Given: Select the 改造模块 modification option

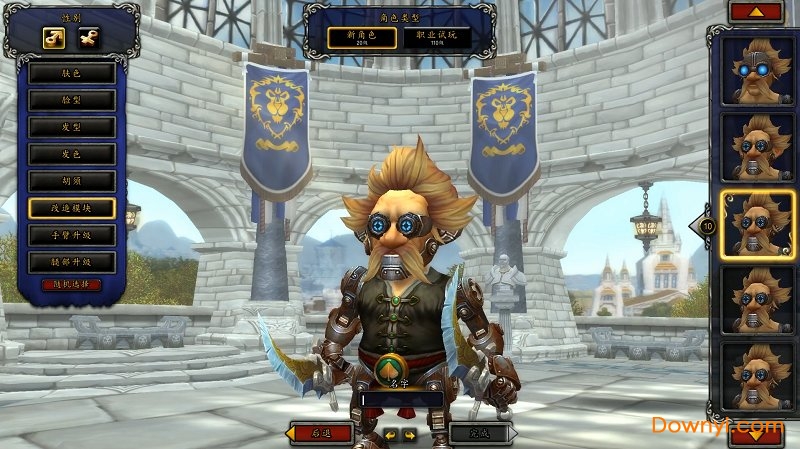Looking at the screenshot, I should point(71,208).
